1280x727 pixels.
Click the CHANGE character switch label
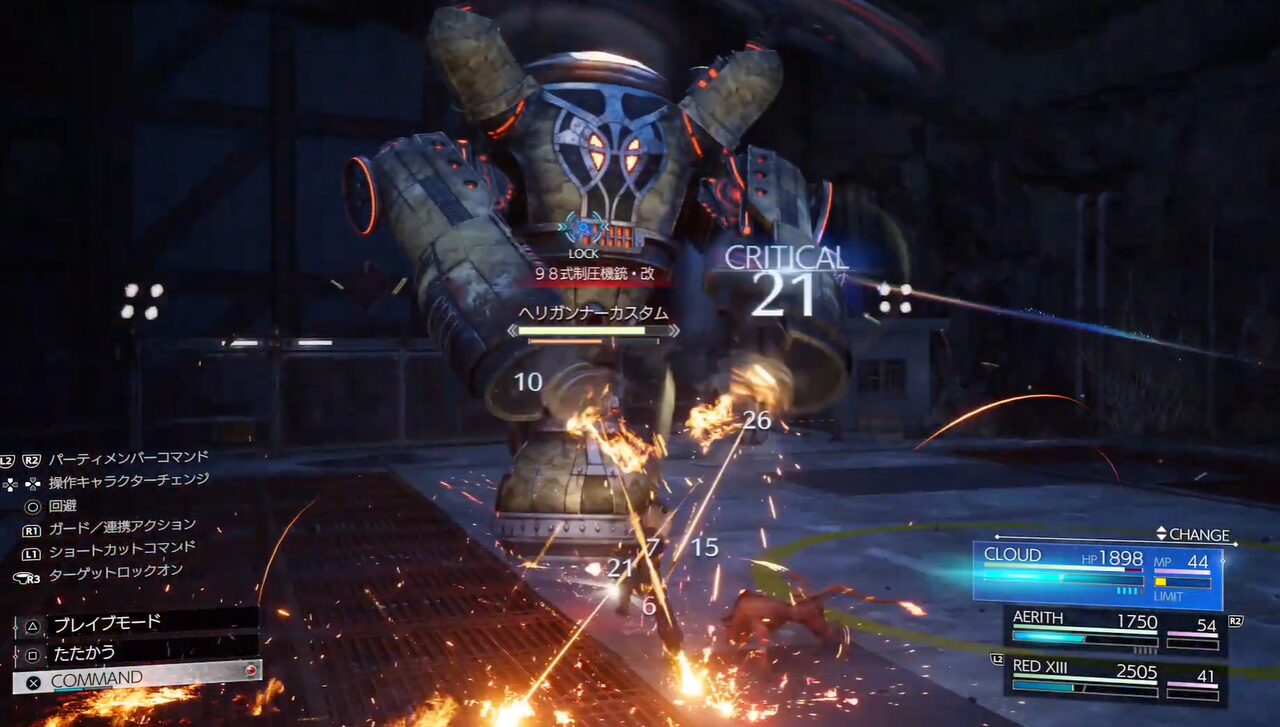1193,534
